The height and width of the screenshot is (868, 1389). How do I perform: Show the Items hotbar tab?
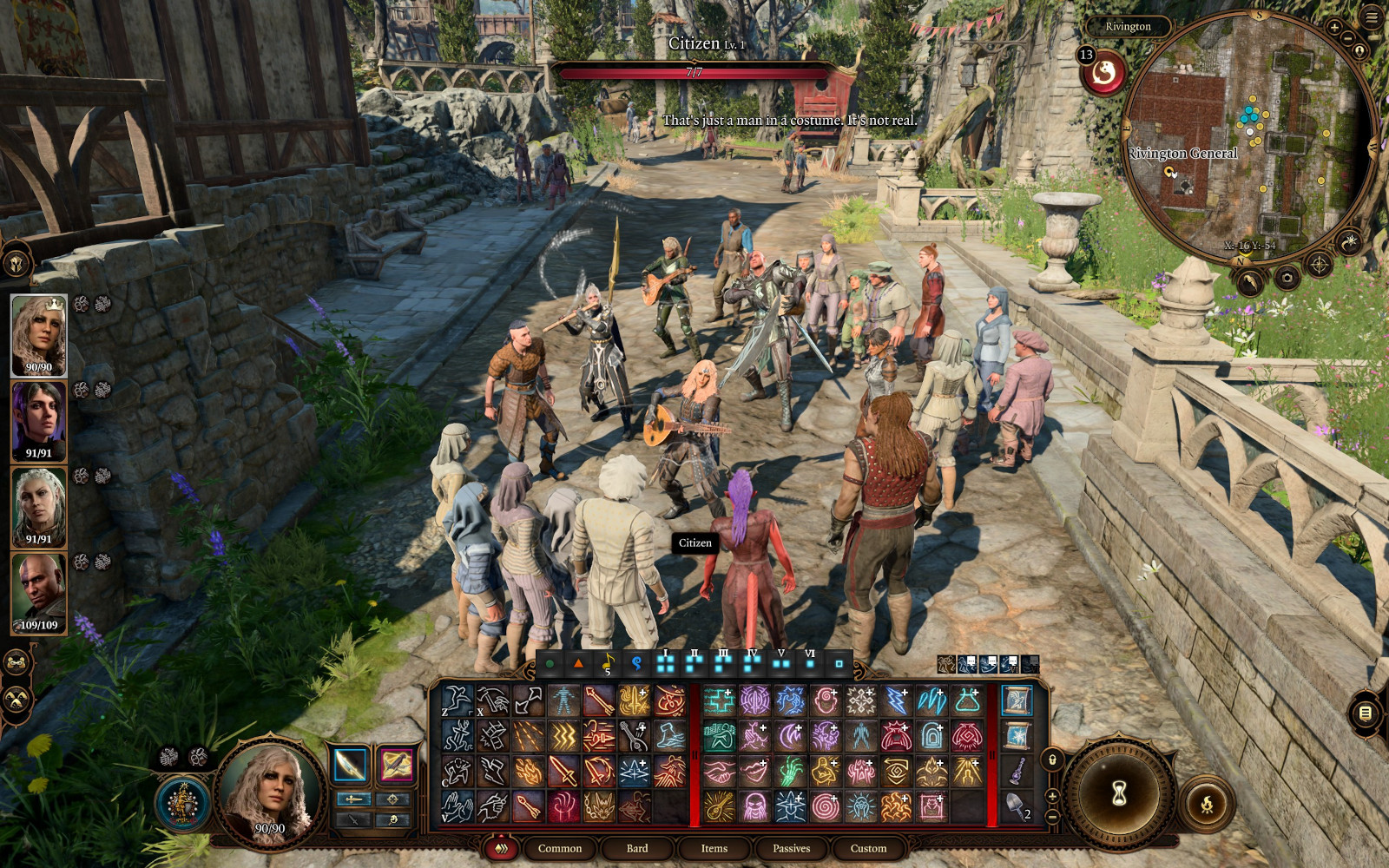714,848
